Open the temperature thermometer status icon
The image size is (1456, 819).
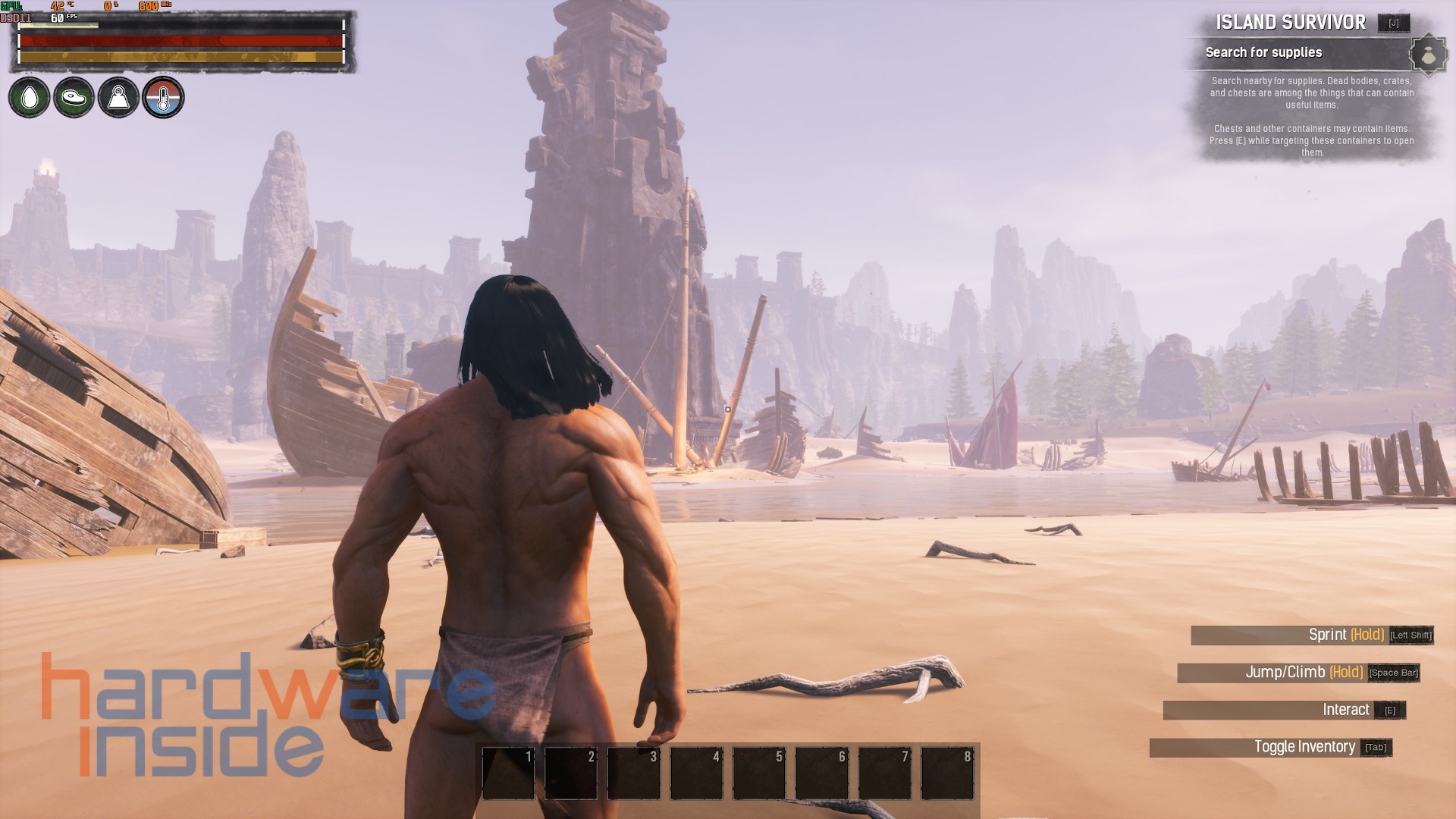pos(163,98)
